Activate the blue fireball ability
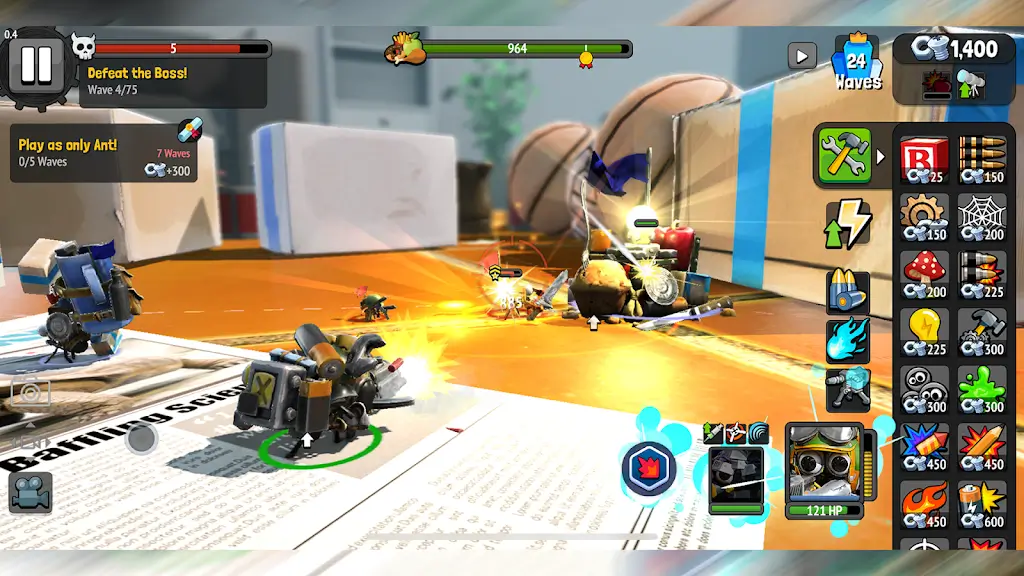 pyautogui.click(x=847, y=340)
